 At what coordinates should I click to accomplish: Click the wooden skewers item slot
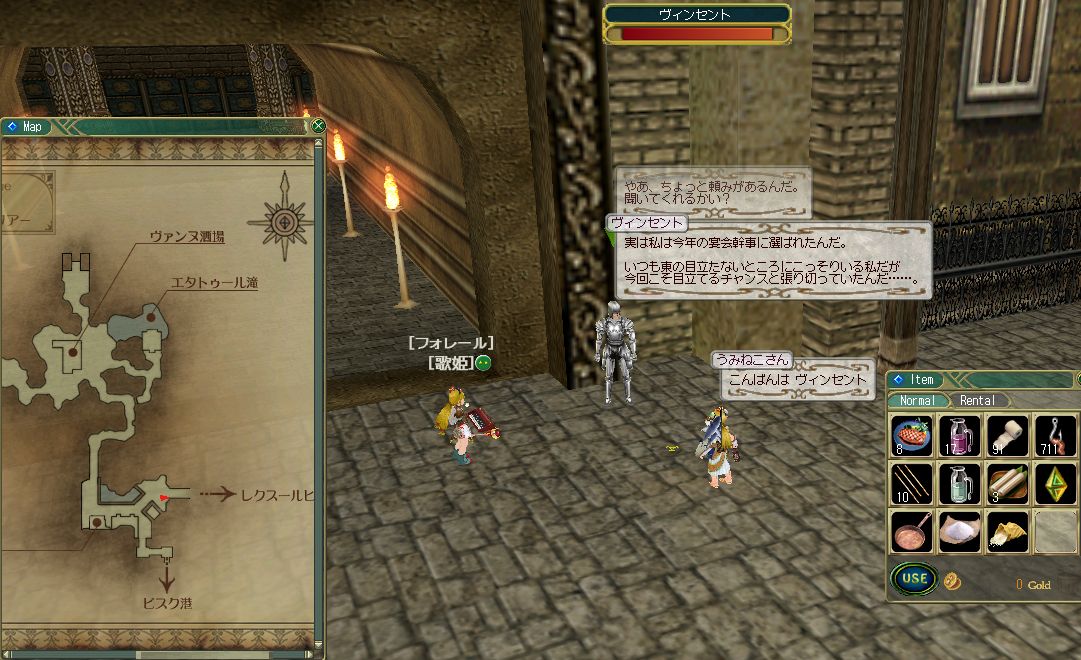[911, 484]
